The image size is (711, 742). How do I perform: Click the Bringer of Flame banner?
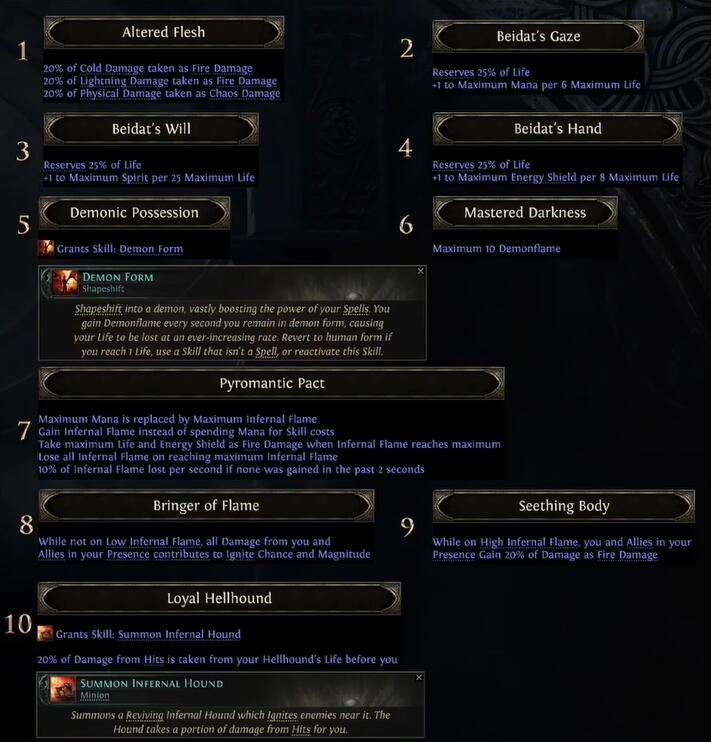[x=206, y=506]
